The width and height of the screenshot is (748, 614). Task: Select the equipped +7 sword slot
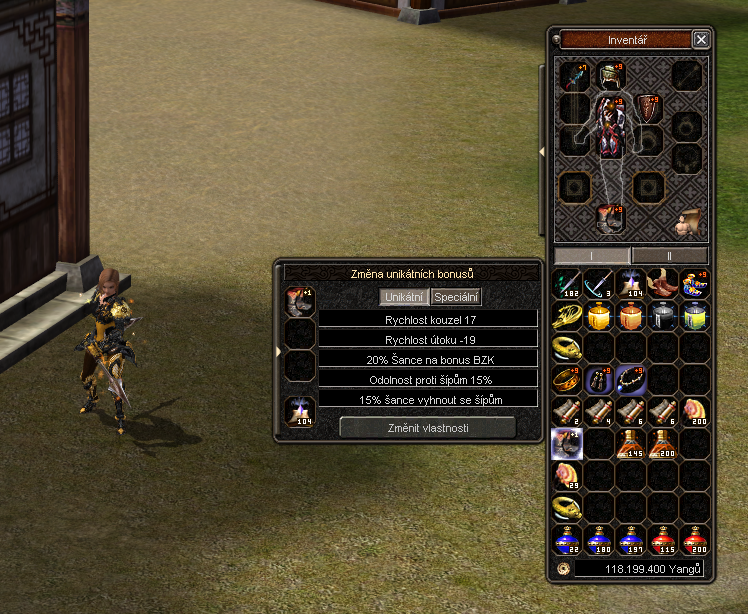tap(573, 76)
